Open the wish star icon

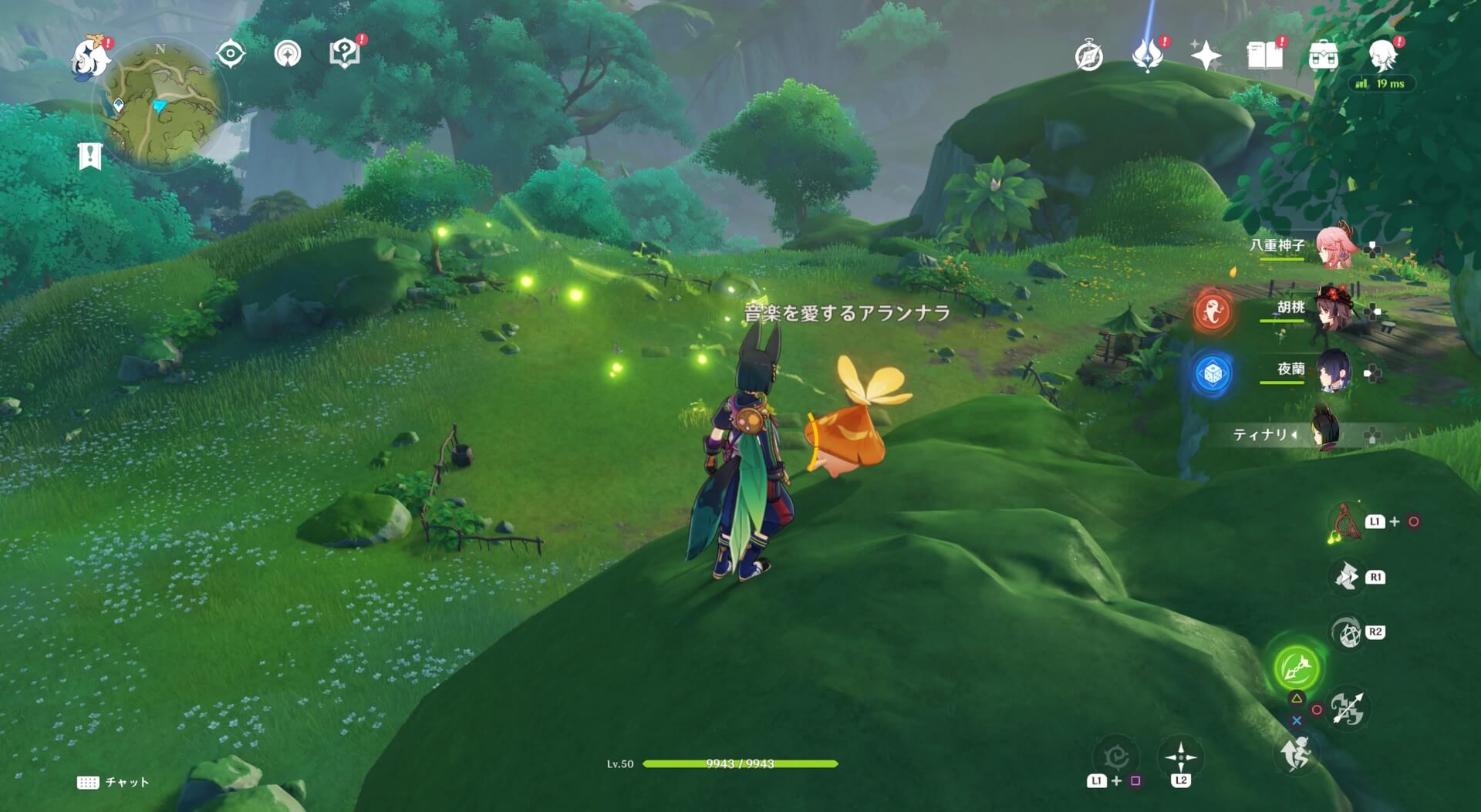point(1205,56)
